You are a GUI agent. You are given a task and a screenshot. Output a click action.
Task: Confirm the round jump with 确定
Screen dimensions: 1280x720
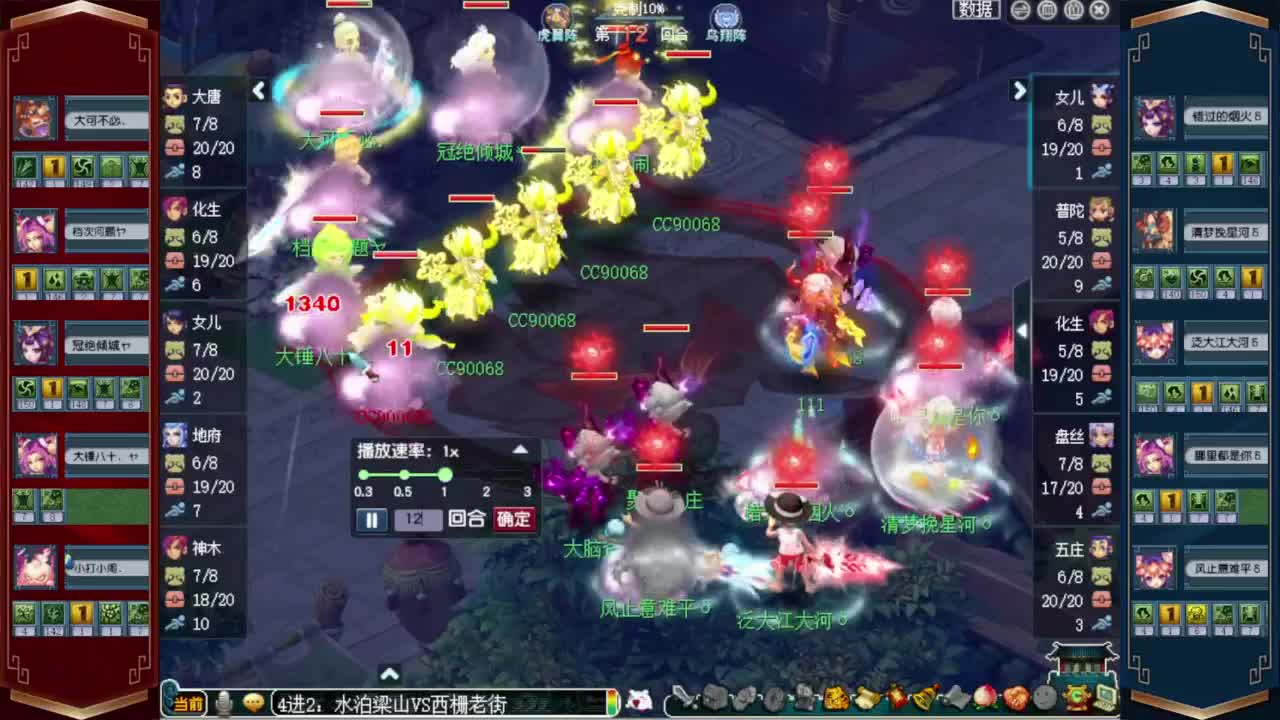point(516,520)
